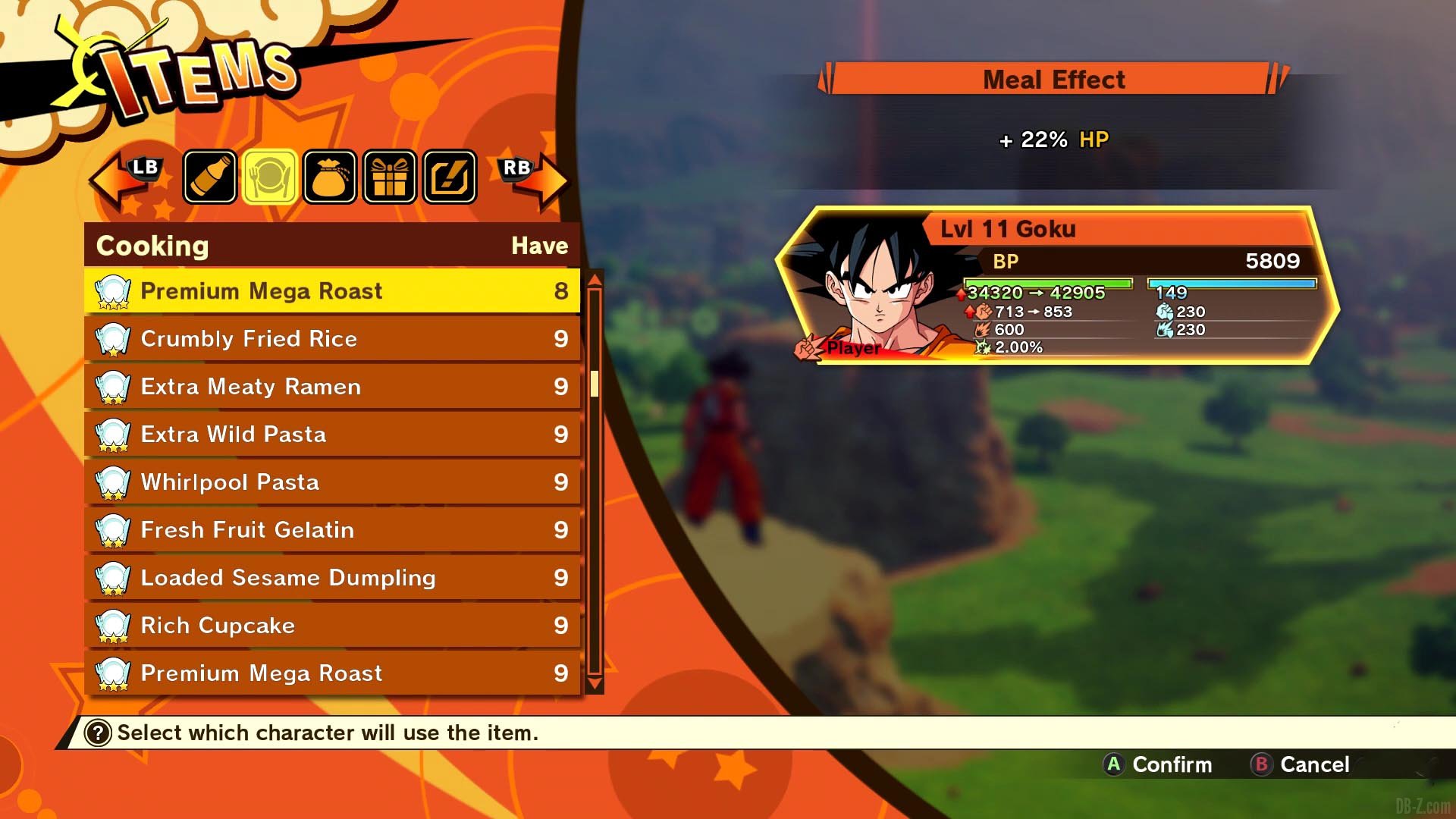Click the cooking list scrollbar up arrow
This screenshot has height=819, width=1456.
[595, 279]
